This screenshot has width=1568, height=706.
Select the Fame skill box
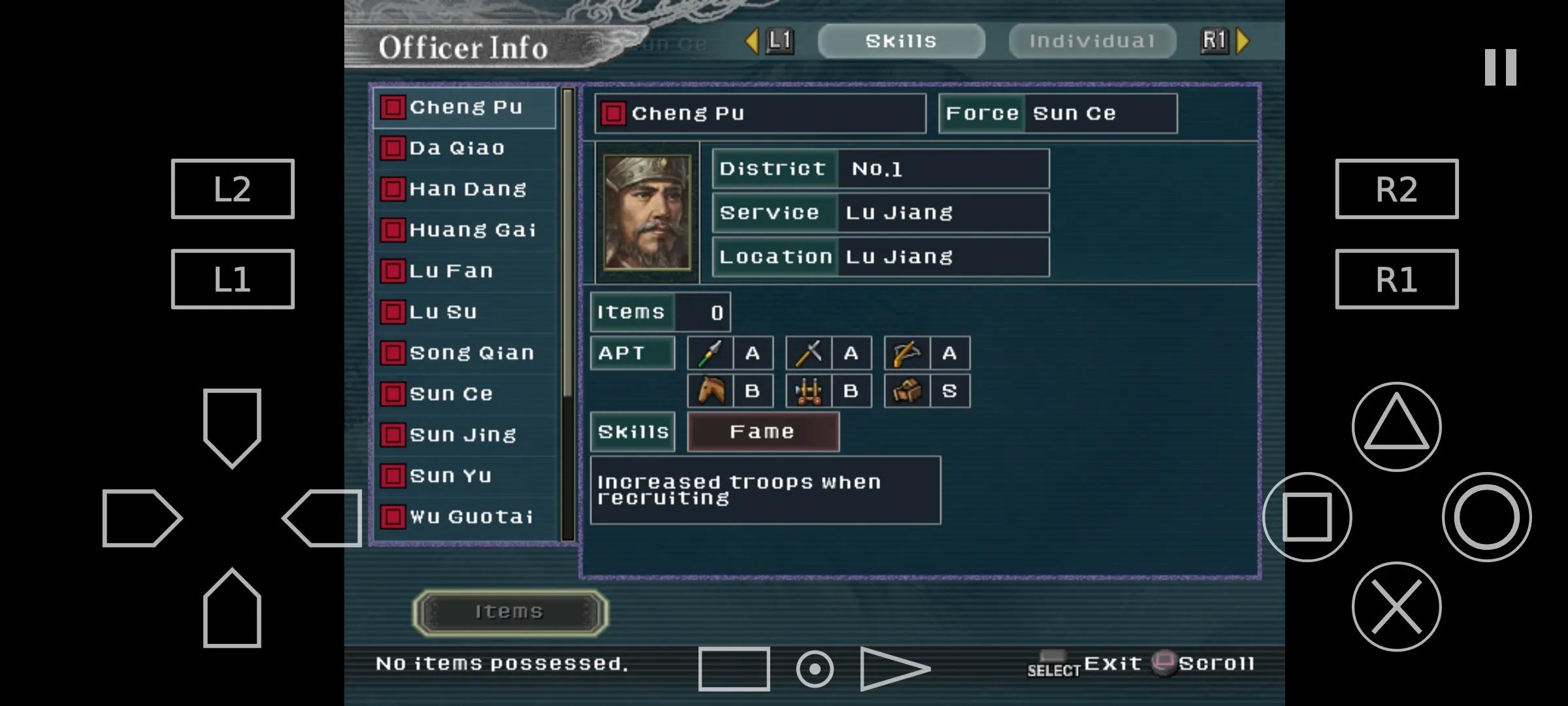click(762, 432)
